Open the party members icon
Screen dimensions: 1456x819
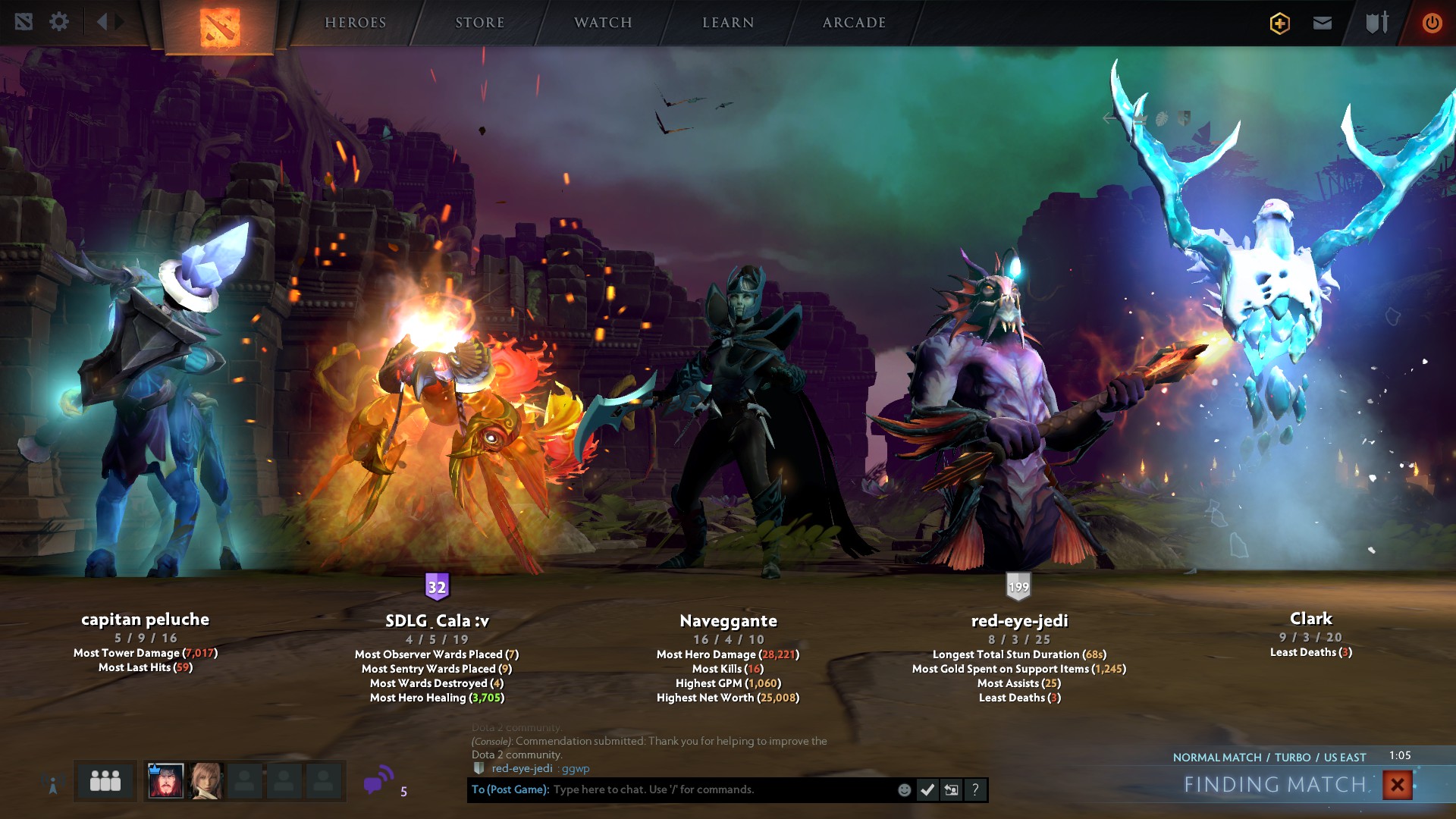coord(105,781)
